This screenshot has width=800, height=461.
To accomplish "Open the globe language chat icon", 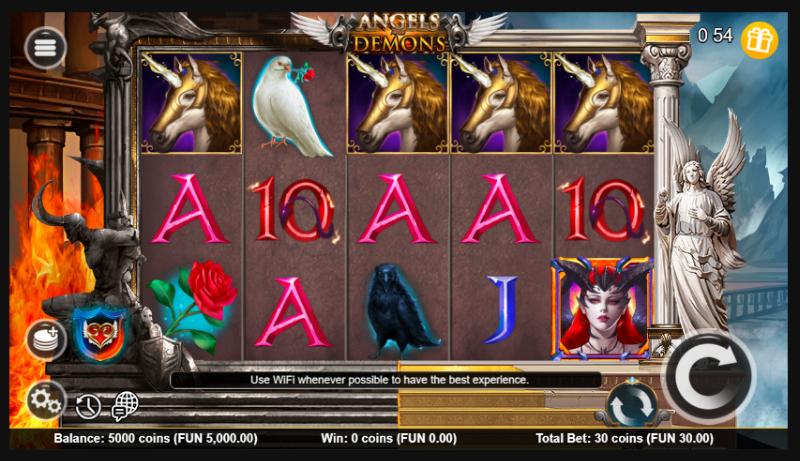I will [125, 405].
